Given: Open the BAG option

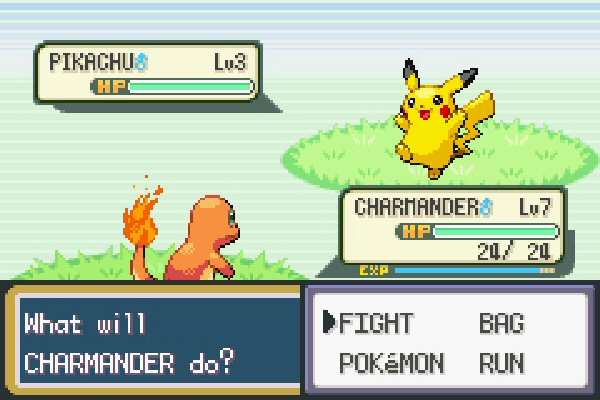Looking at the screenshot, I should [502, 323].
